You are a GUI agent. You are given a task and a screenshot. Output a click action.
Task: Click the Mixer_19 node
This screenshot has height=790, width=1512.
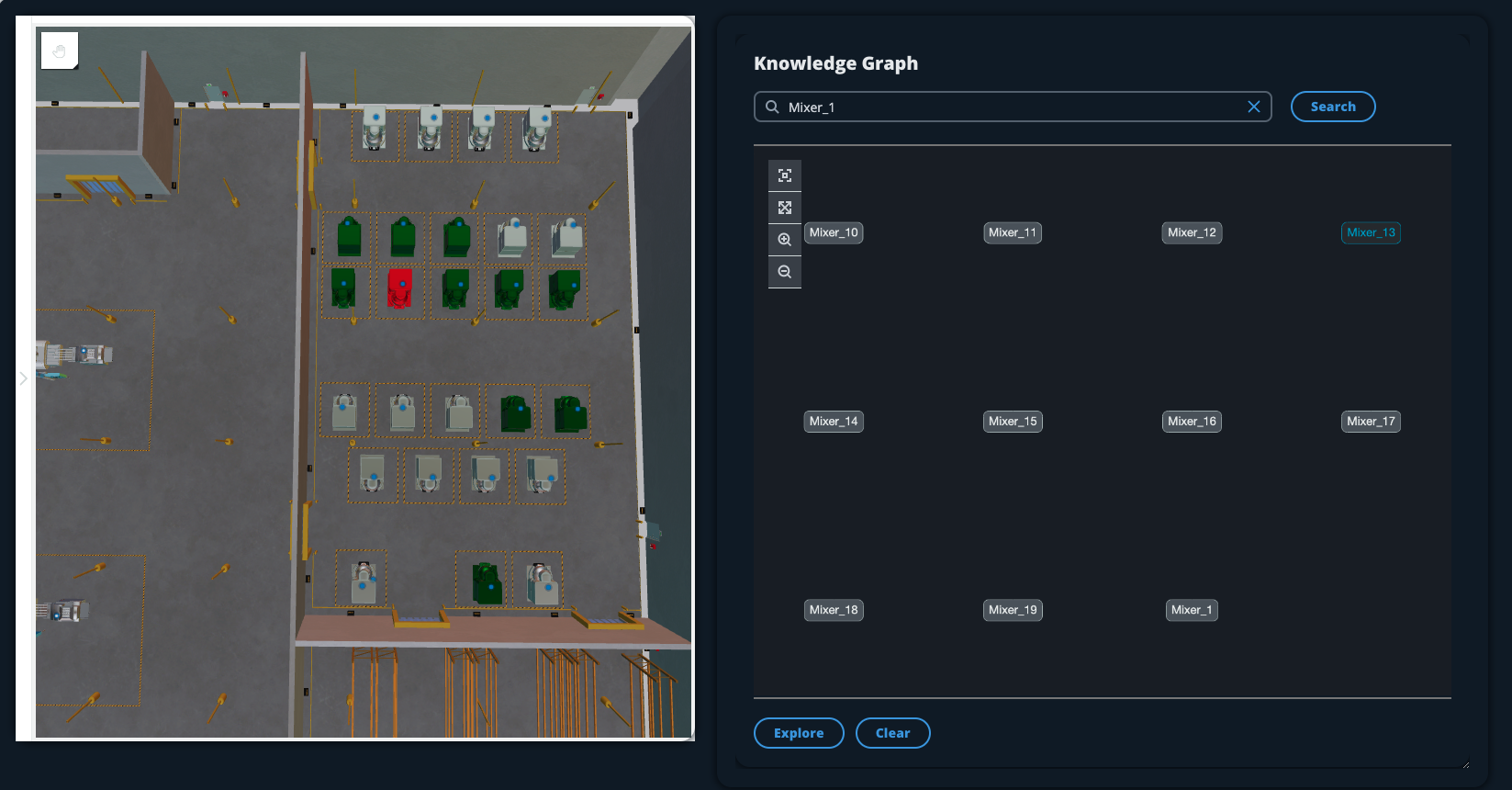pos(1012,609)
